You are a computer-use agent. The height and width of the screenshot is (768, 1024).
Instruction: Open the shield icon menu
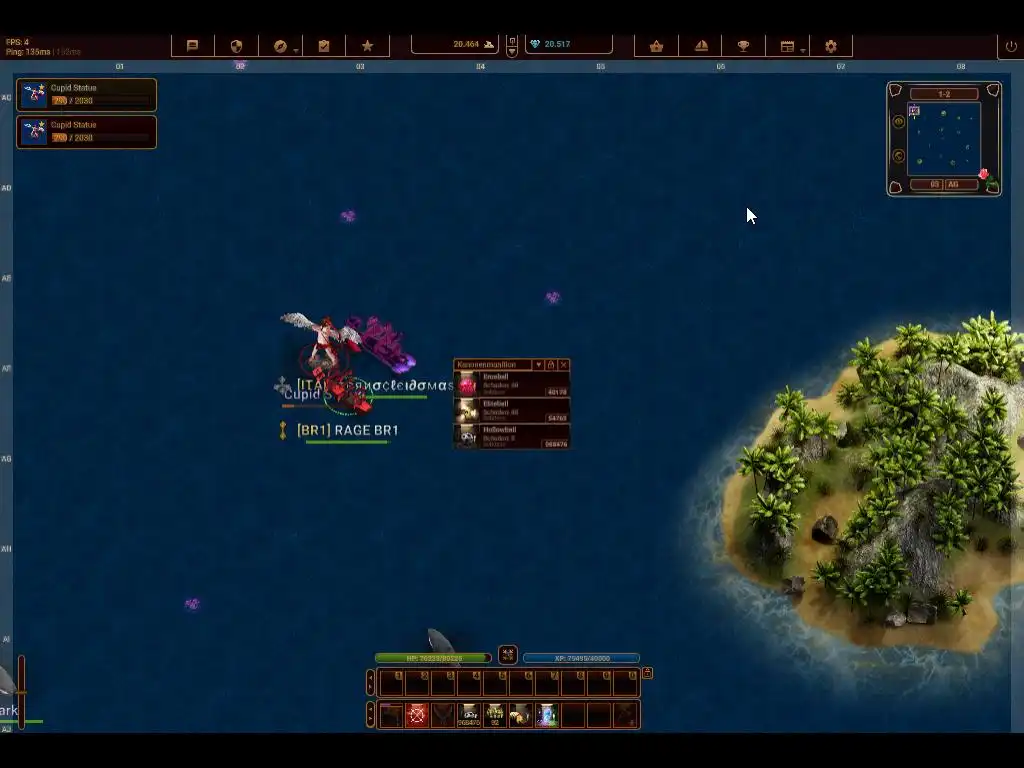click(237, 46)
